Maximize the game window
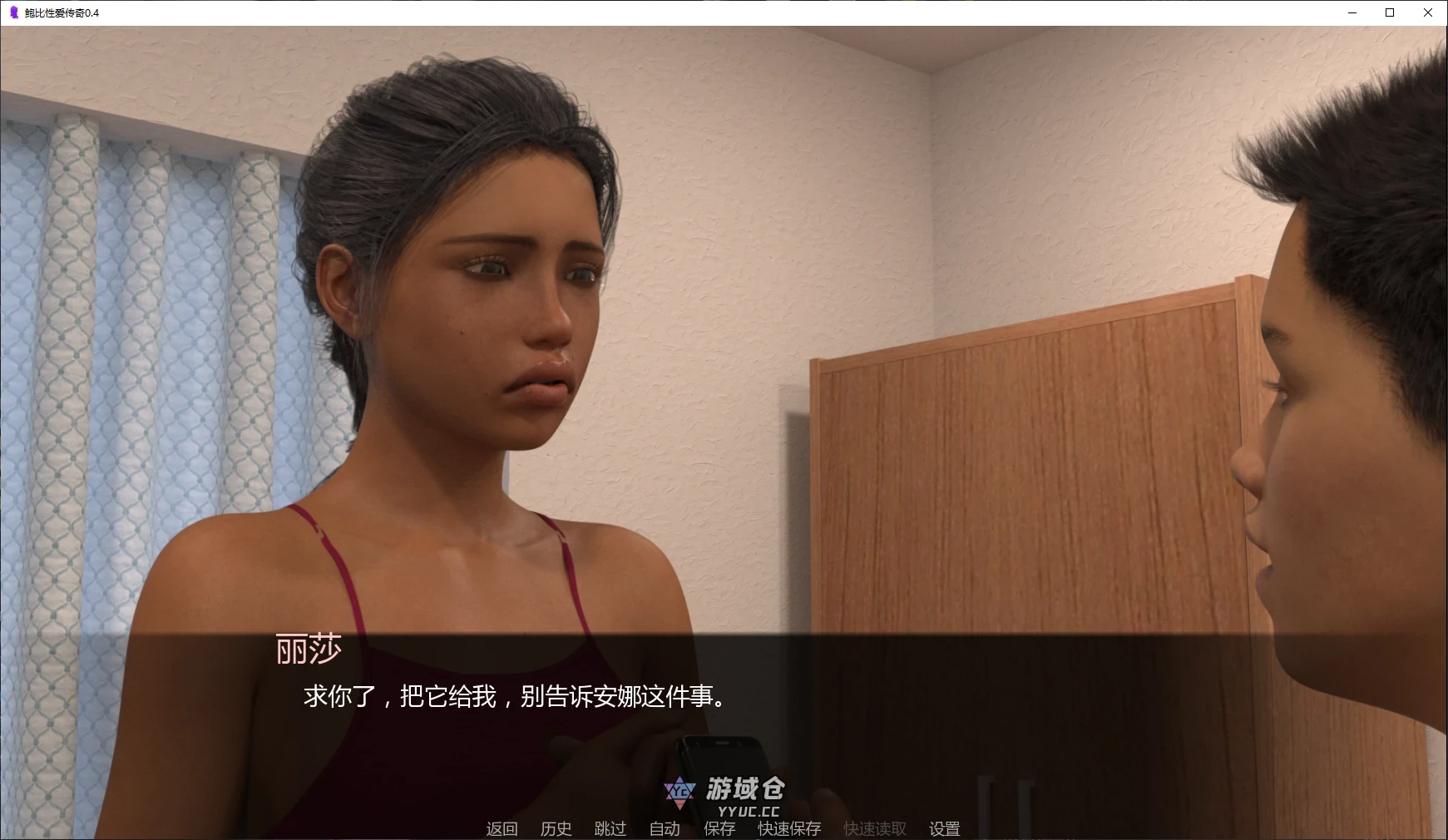1448x840 pixels. 1388,12
